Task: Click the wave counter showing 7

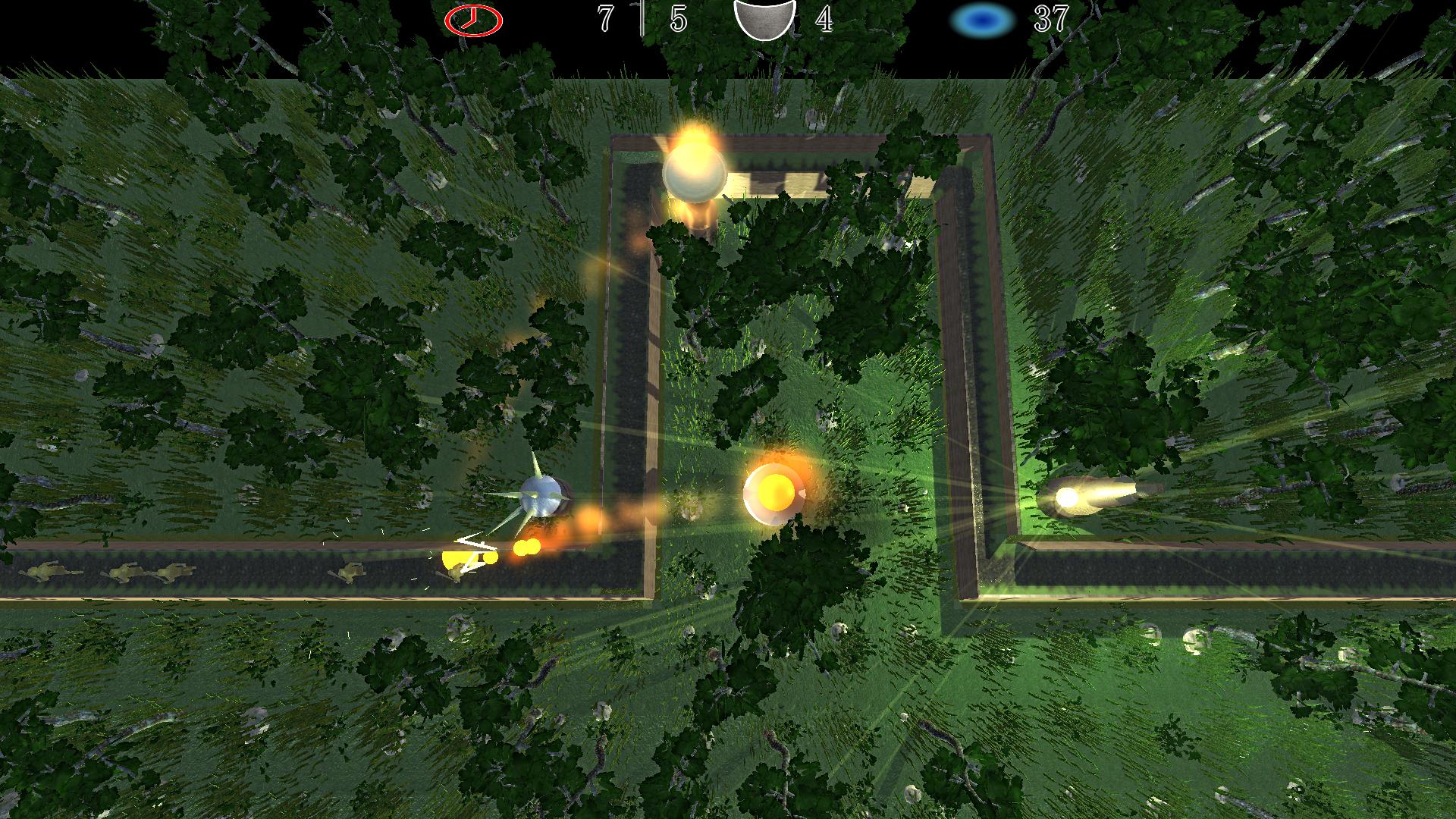Action: pyautogui.click(x=604, y=19)
